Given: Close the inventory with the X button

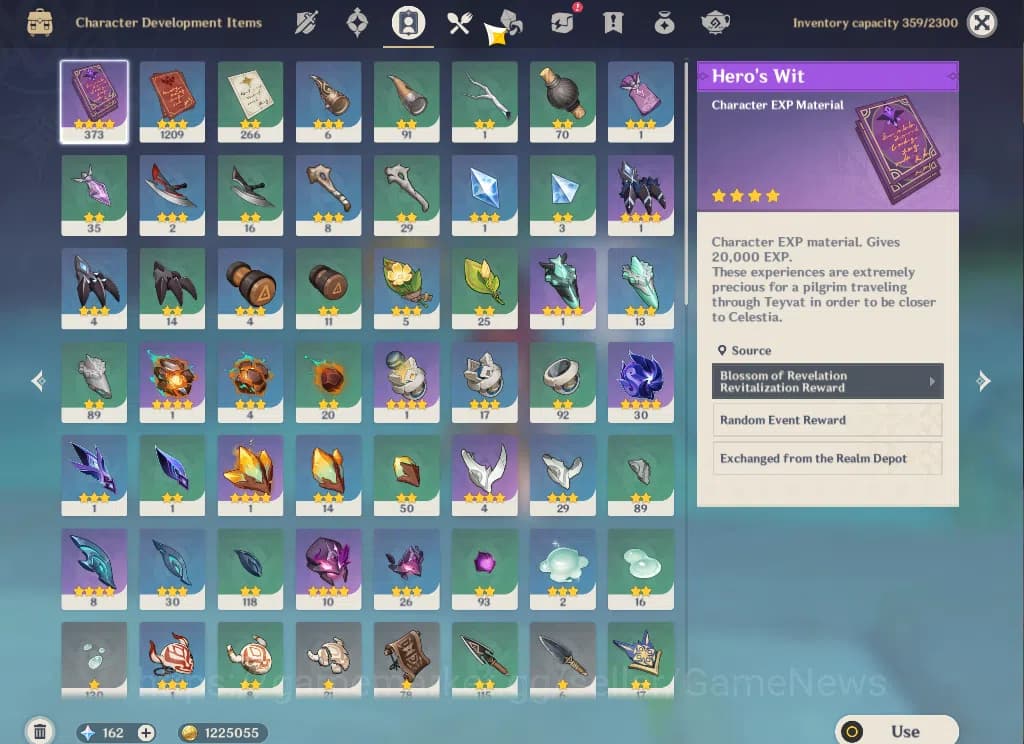Looking at the screenshot, I should coord(982,22).
